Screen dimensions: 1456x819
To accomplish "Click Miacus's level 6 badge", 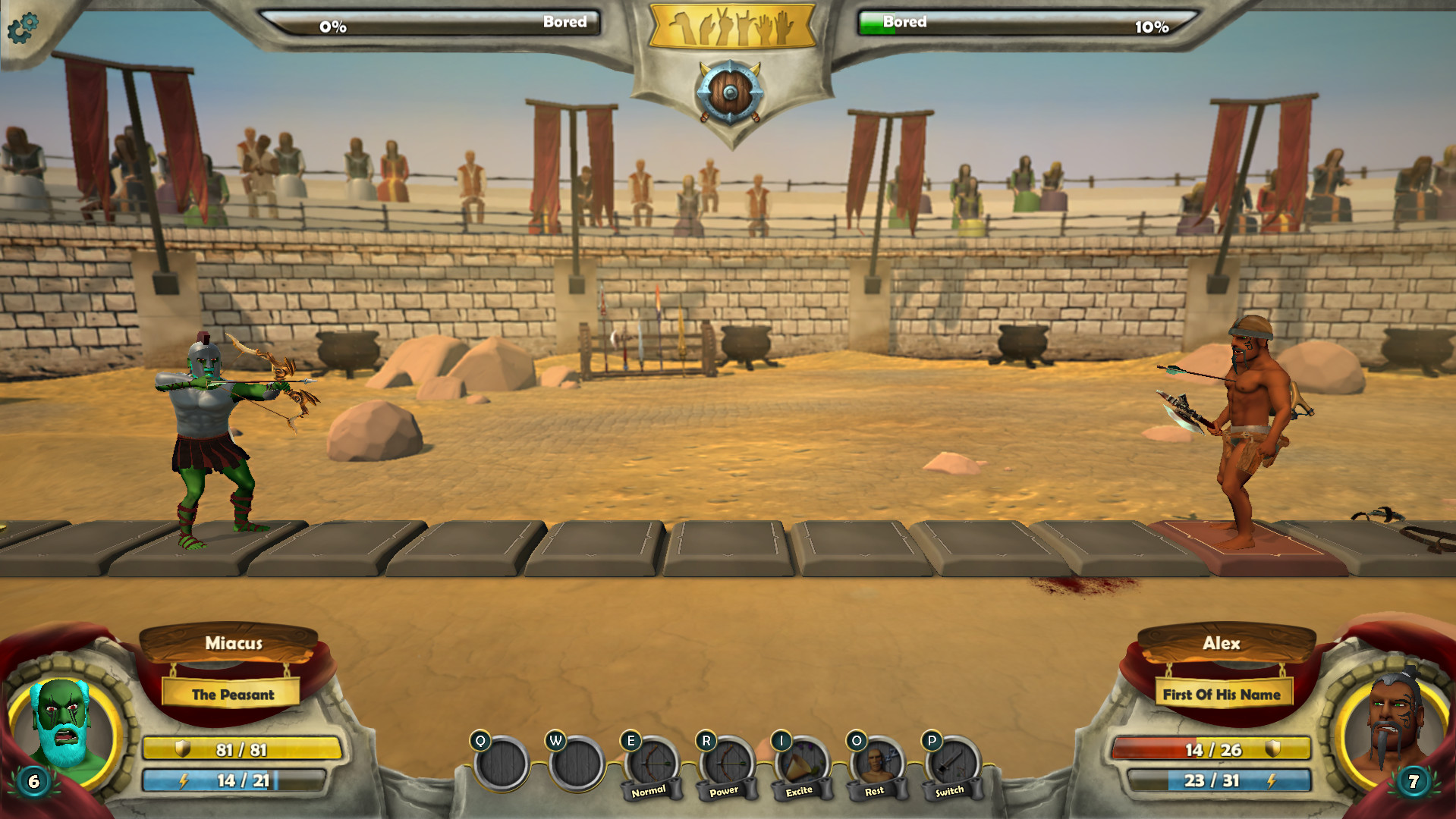I will click(33, 780).
